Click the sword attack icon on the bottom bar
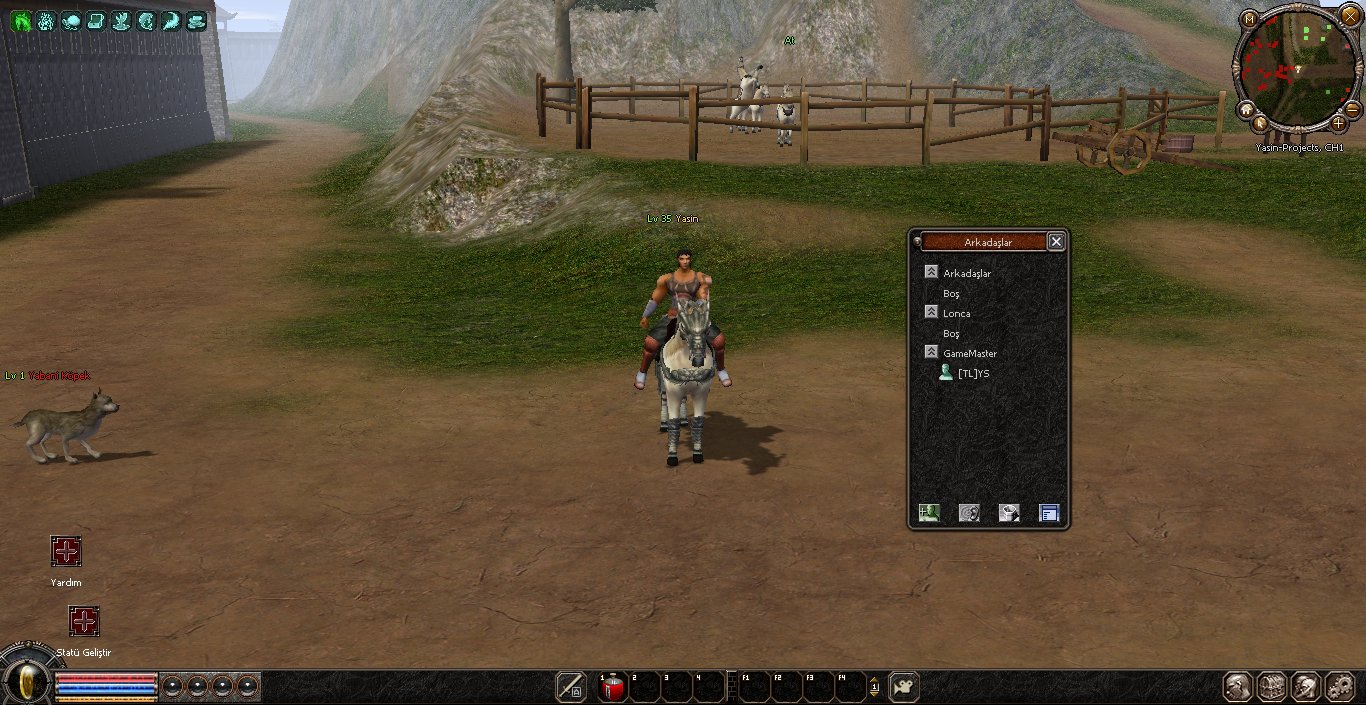Image resolution: width=1366 pixels, height=705 pixels. 571,687
